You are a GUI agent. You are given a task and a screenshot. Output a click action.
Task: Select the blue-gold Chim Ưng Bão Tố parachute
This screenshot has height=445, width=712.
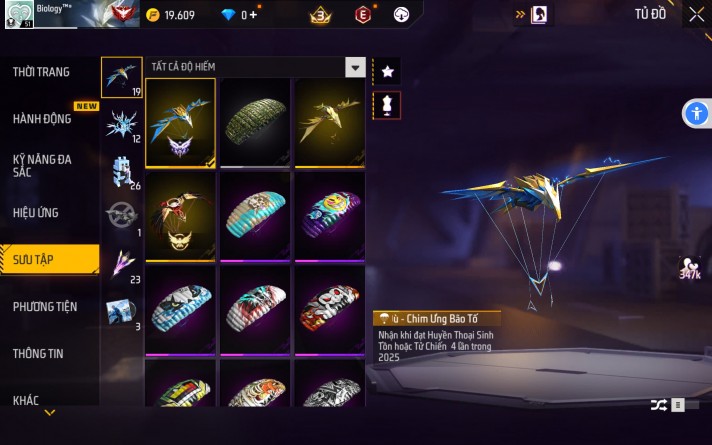tap(180, 122)
